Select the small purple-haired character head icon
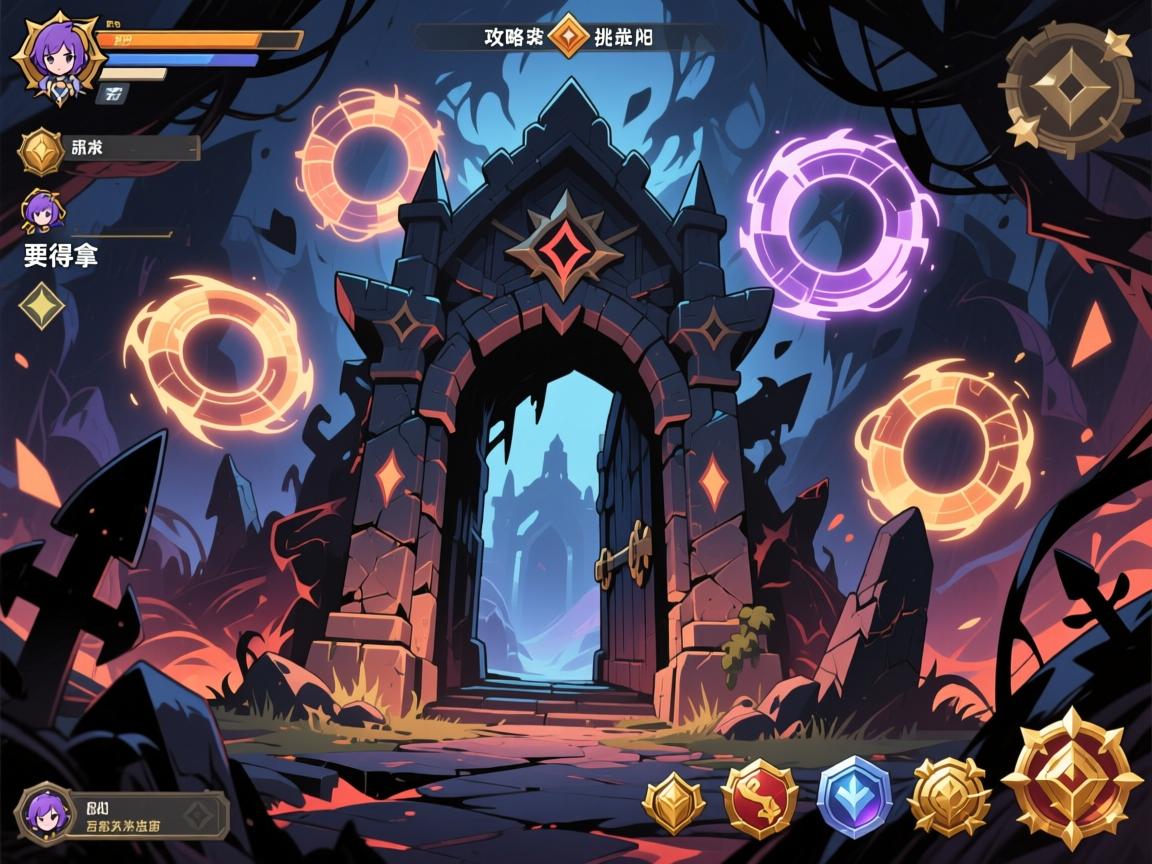The height and width of the screenshot is (864, 1152). (x=41, y=210)
